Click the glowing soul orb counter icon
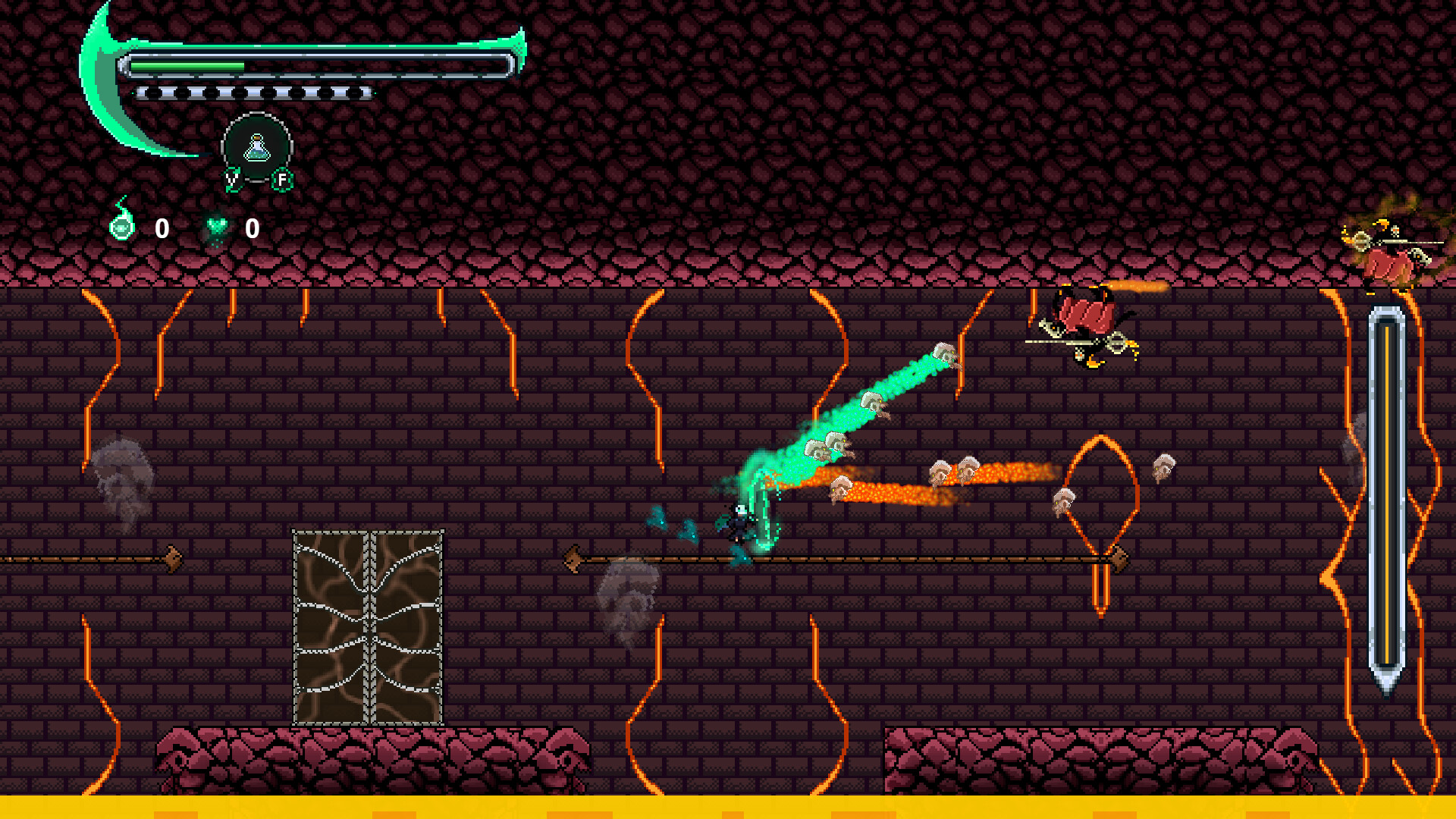The height and width of the screenshot is (819, 1456). click(124, 225)
